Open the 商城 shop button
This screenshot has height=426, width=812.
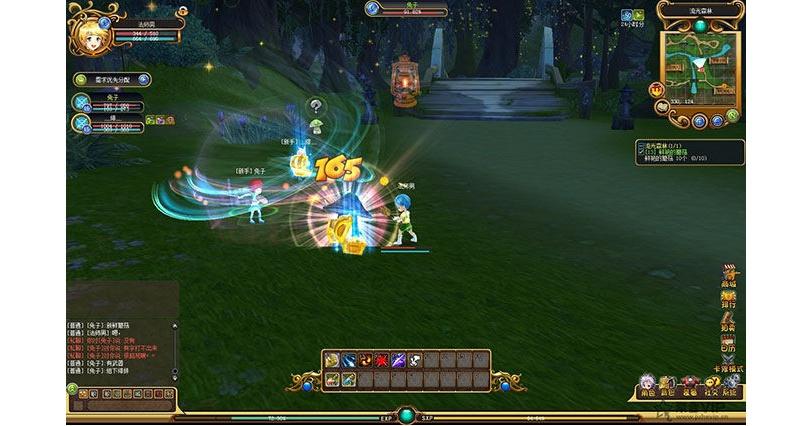[x=729, y=277]
